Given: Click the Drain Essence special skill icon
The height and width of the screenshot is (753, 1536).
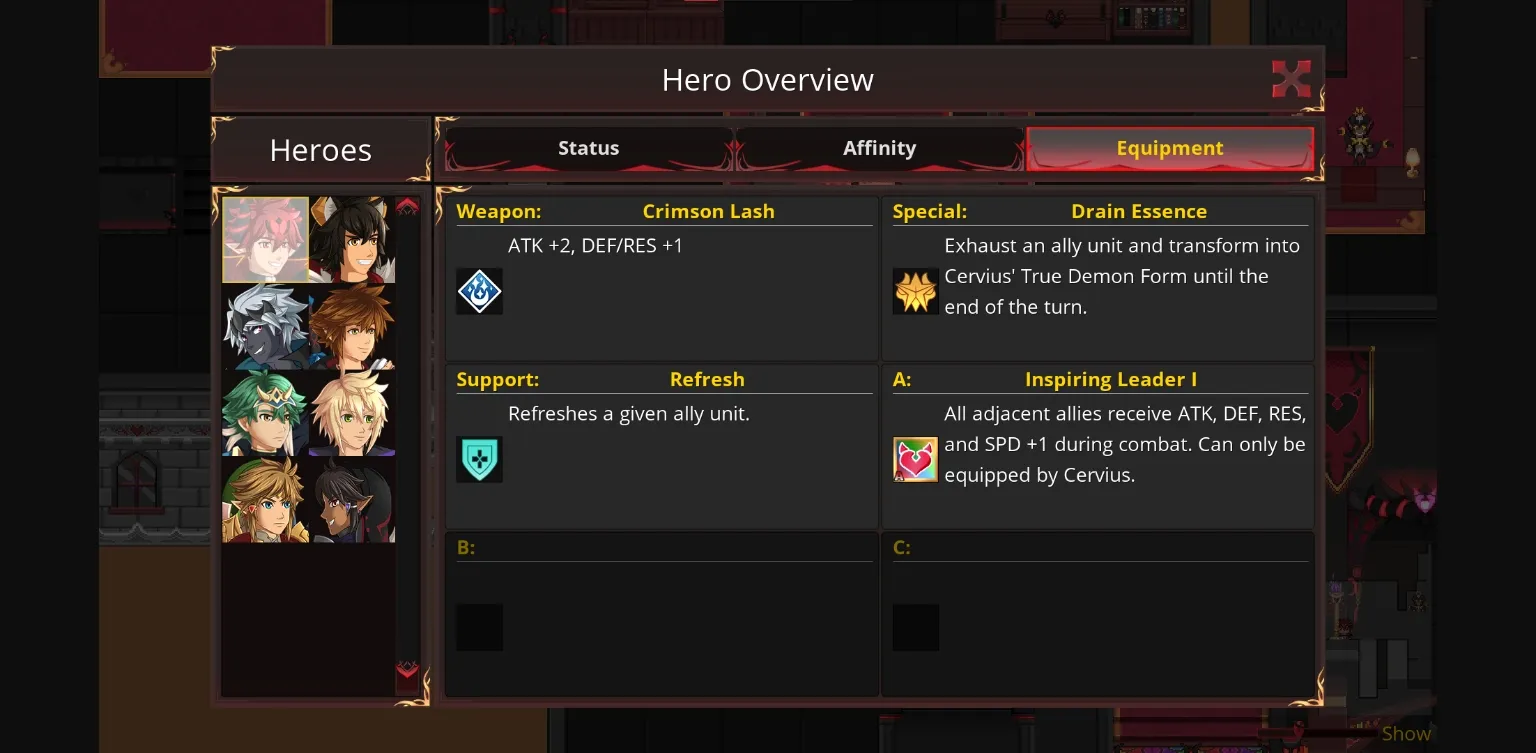Looking at the screenshot, I should [915, 291].
